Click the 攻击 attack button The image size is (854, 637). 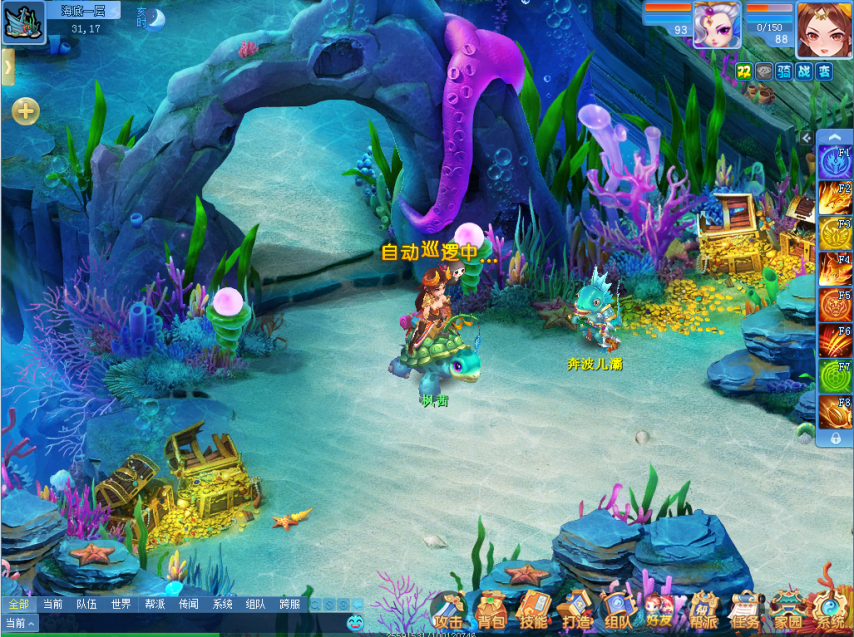point(448,610)
